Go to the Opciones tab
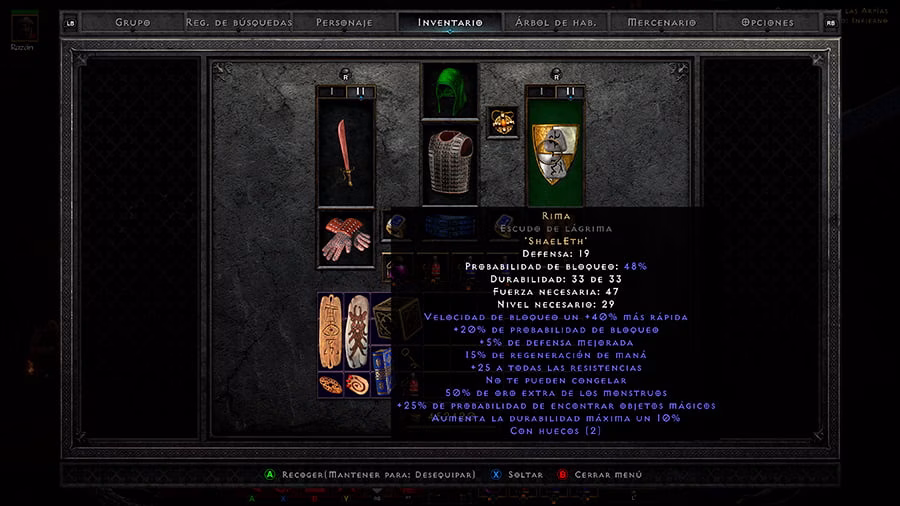Viewport: 900px width, 506px height. [768, 22]
